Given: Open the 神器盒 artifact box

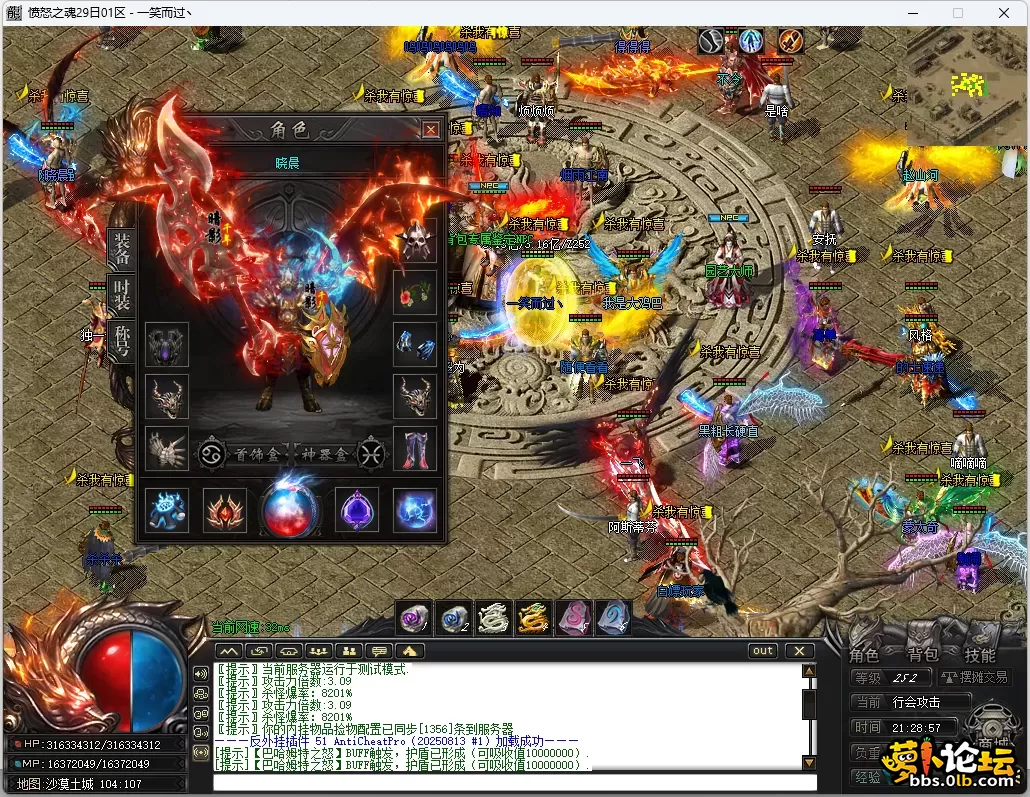Looking at the screenshot, I should 324,453.
